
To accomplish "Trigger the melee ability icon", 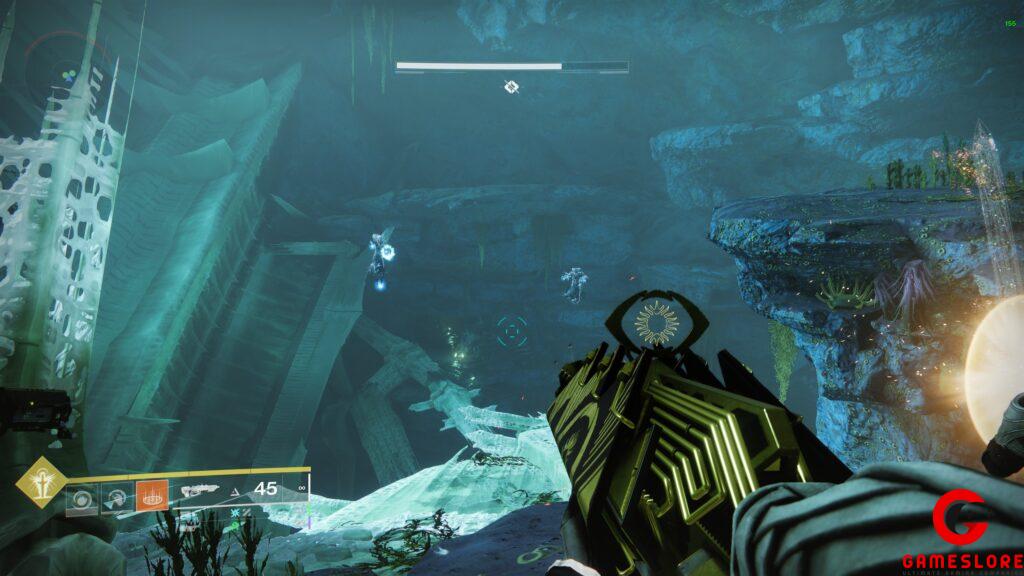I will click(117, 497).
